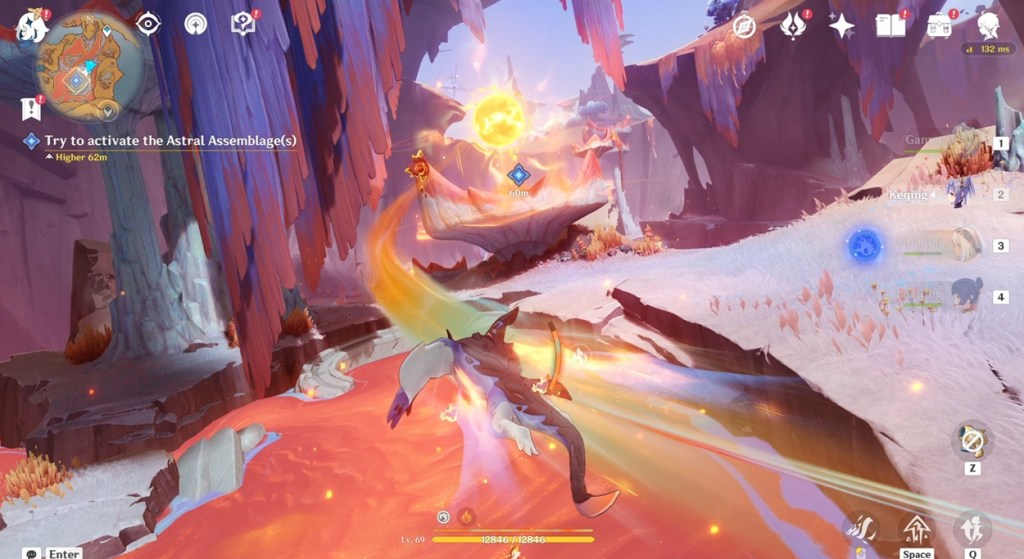Open the chat box speech bubble
This screenshot has height=559, width=1024.
point(32,553)
